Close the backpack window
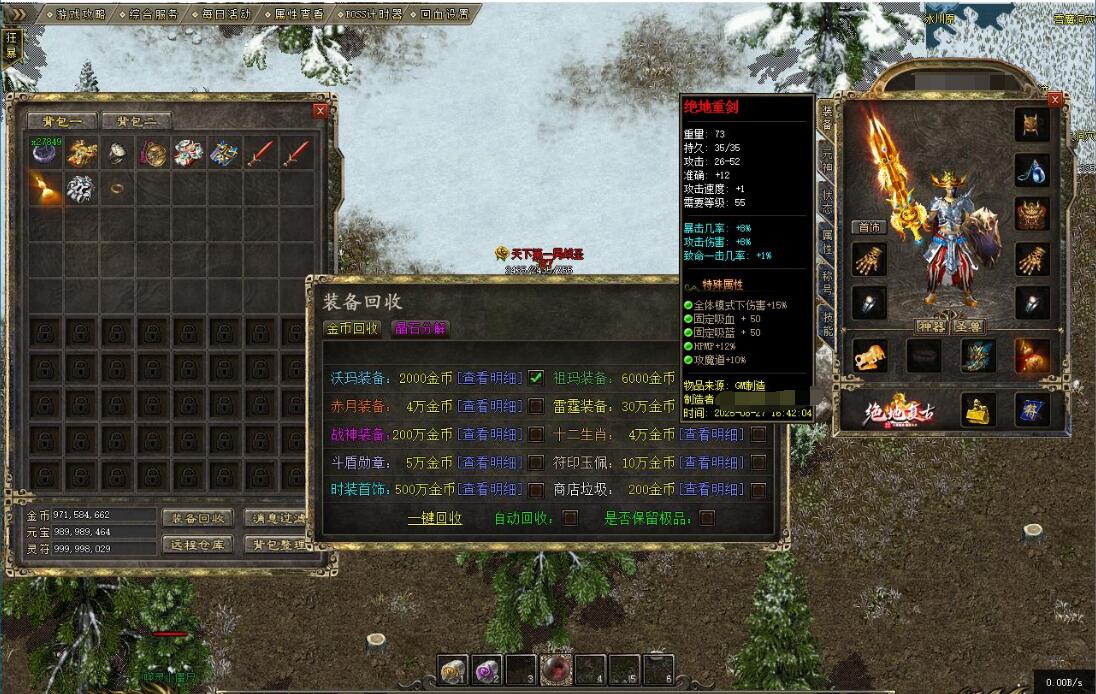Viewport: 1096px width, 694px height. (320, 111)
